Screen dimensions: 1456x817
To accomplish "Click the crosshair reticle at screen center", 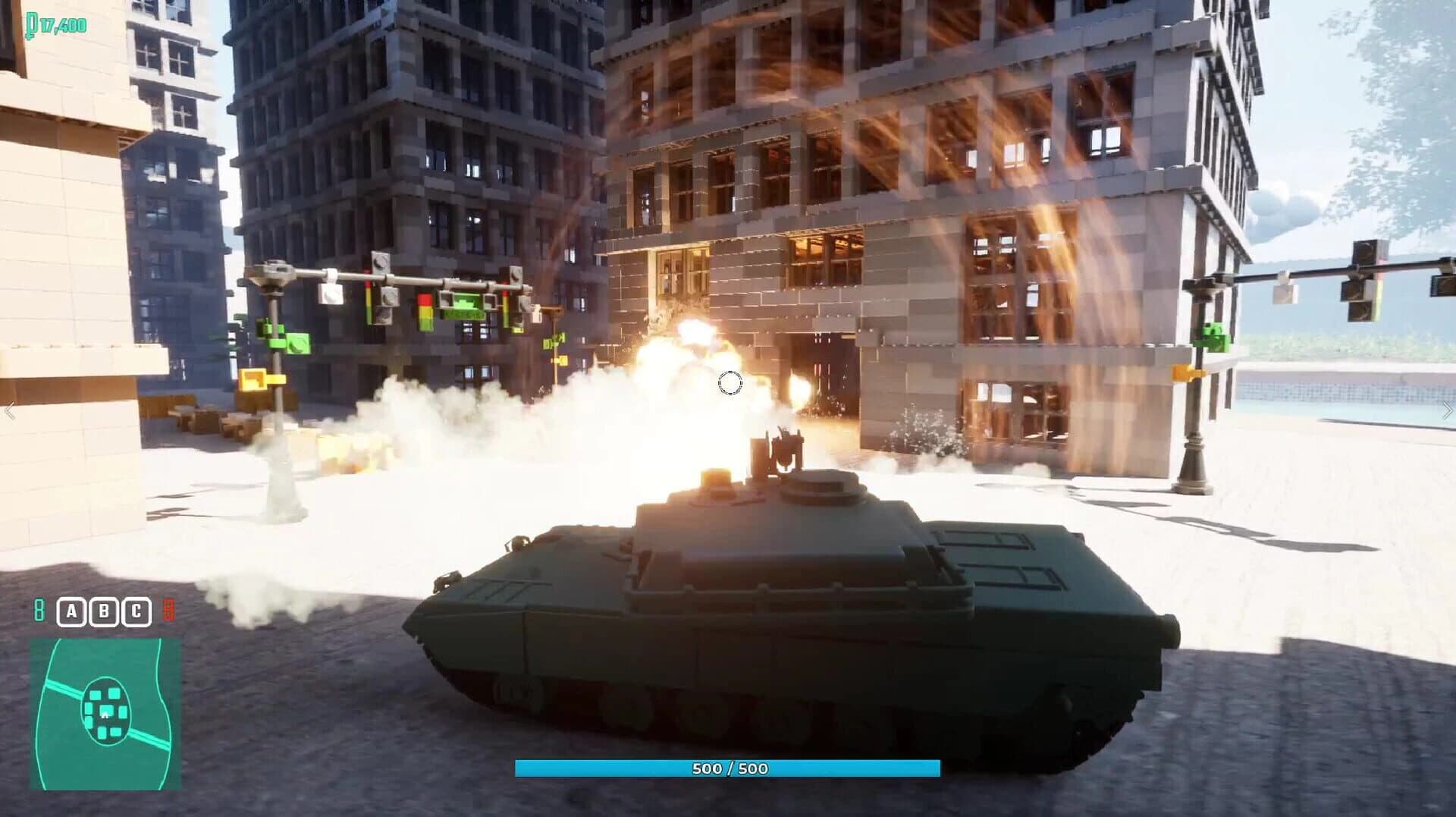I will point(730,384).
